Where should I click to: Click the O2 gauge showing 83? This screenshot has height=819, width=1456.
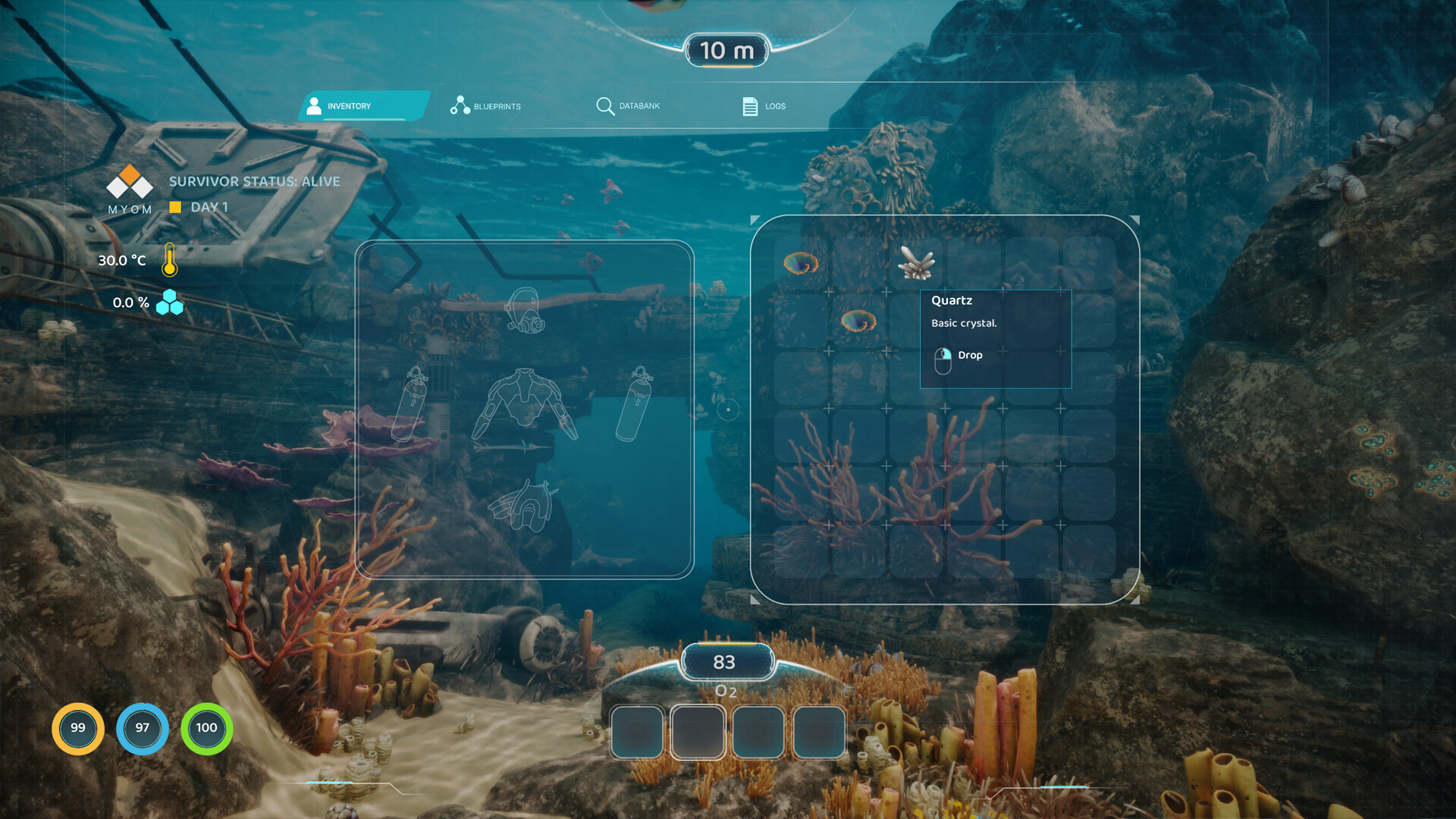tap(725, 661)
